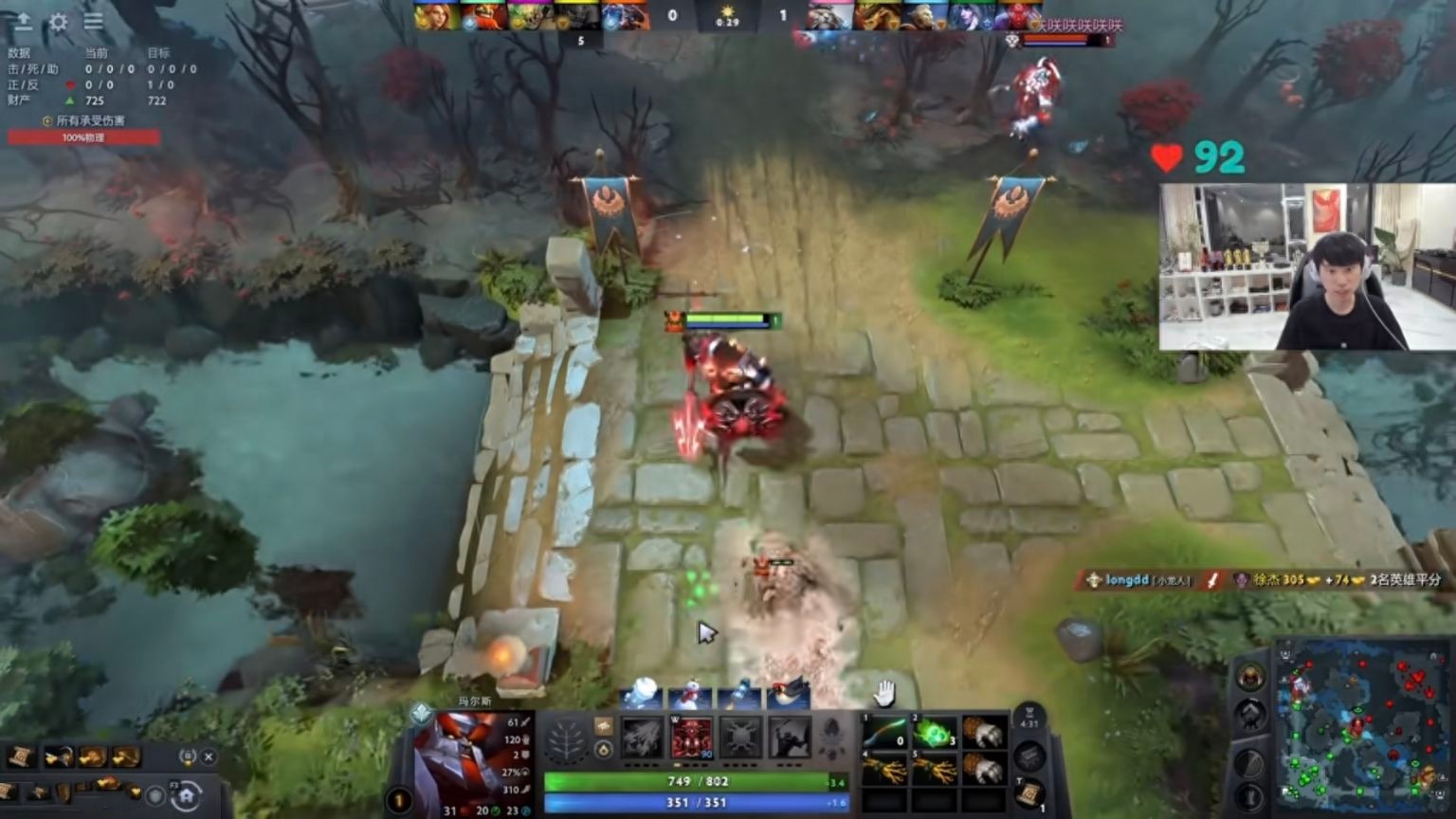Open the settings gear menu
The width and height of the screenshot is (1456, 819).
[59, 22]
